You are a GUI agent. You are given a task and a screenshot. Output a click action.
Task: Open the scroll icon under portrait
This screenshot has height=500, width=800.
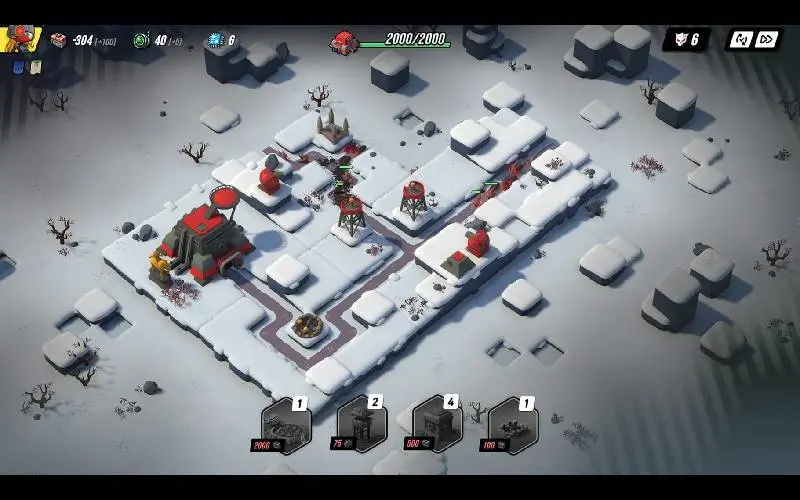[33, 67]
